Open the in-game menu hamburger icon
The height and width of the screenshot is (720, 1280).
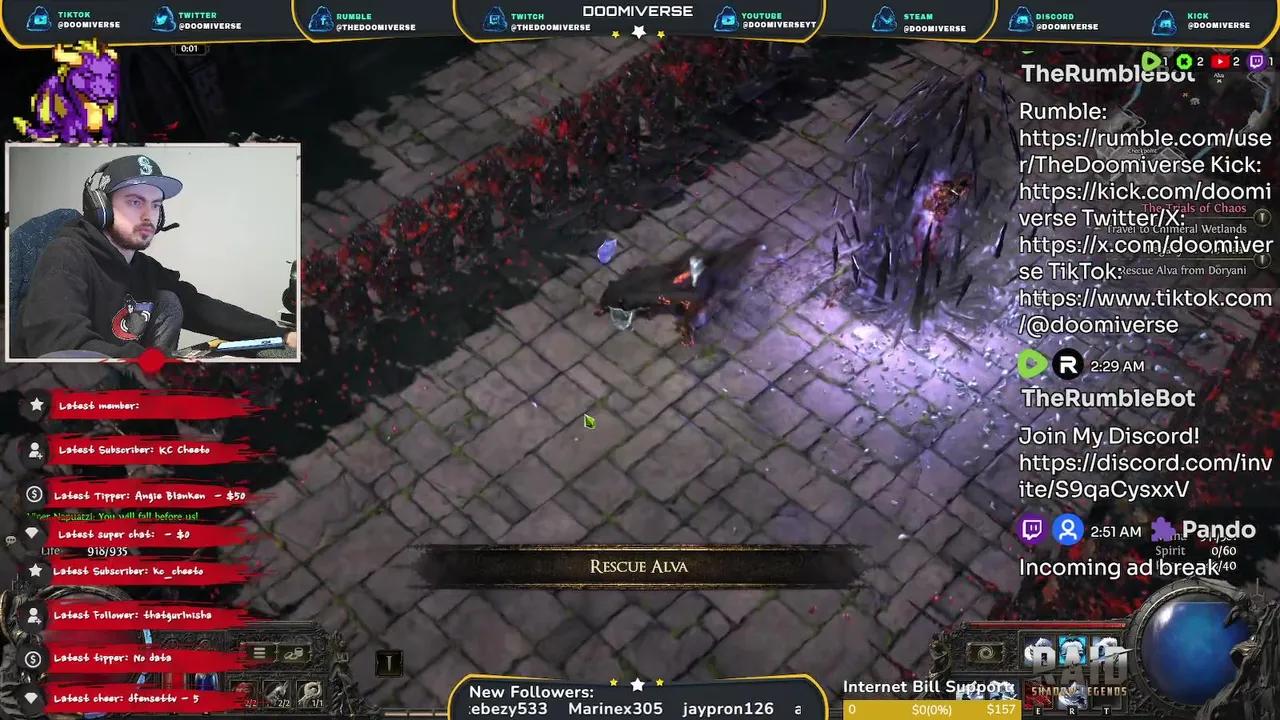click(259, 654)
